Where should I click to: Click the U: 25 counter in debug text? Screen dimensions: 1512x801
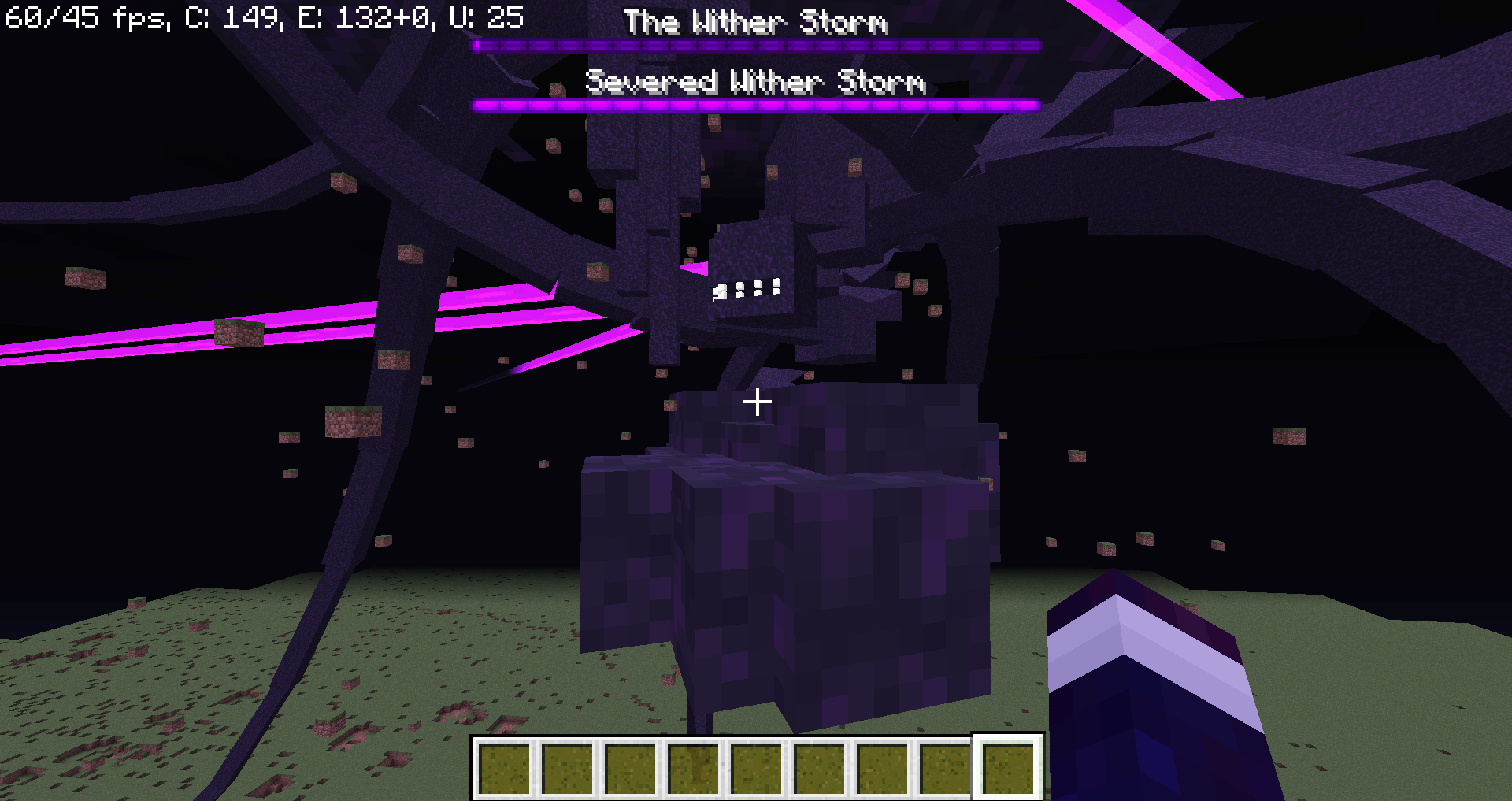pos(496,16)
